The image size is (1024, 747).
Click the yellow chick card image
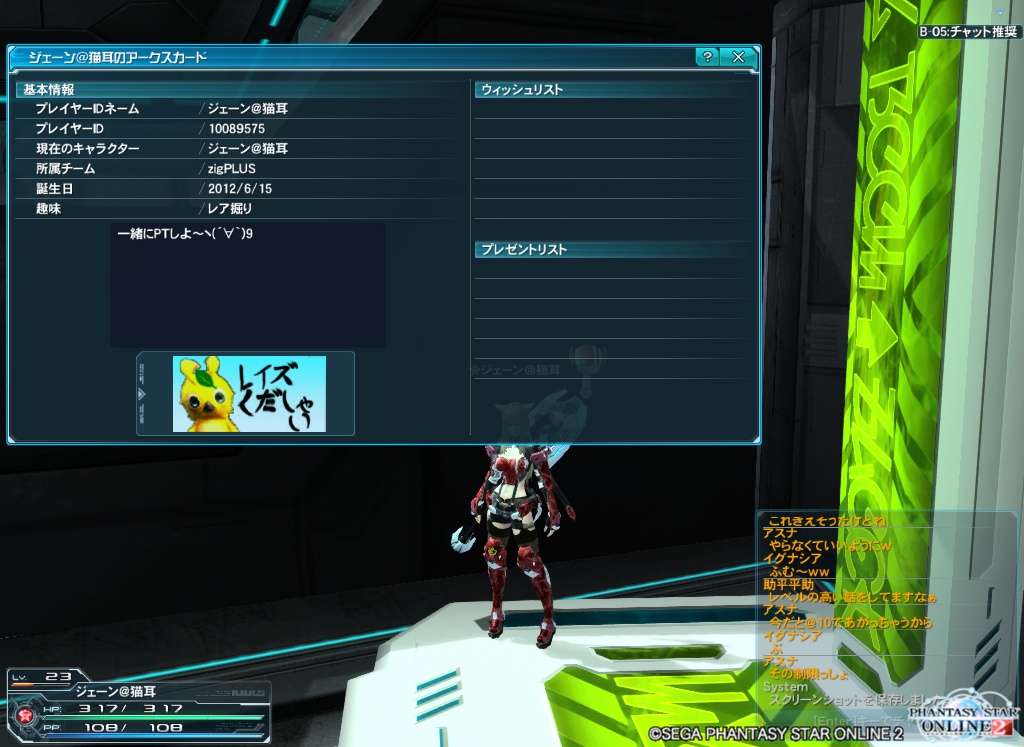pos(249,394)
